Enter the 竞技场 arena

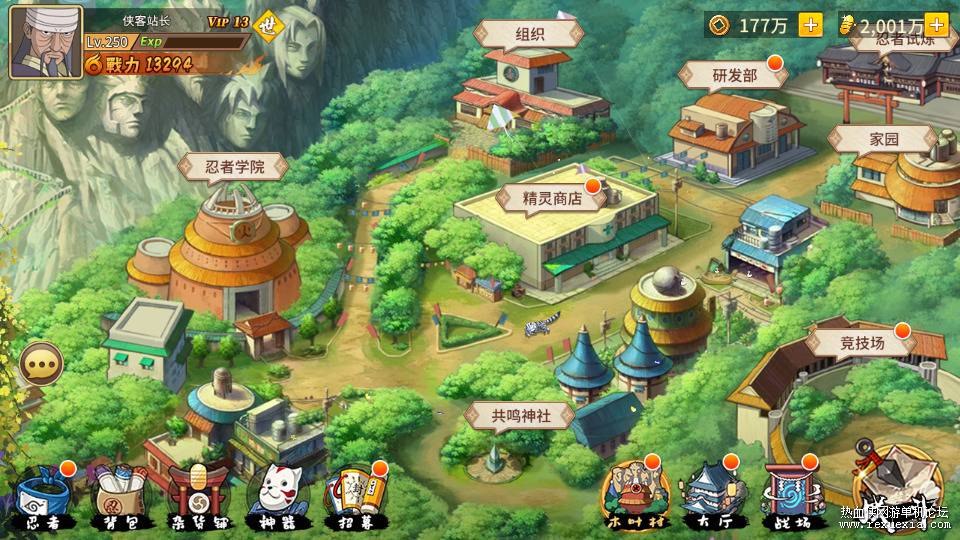861,343
